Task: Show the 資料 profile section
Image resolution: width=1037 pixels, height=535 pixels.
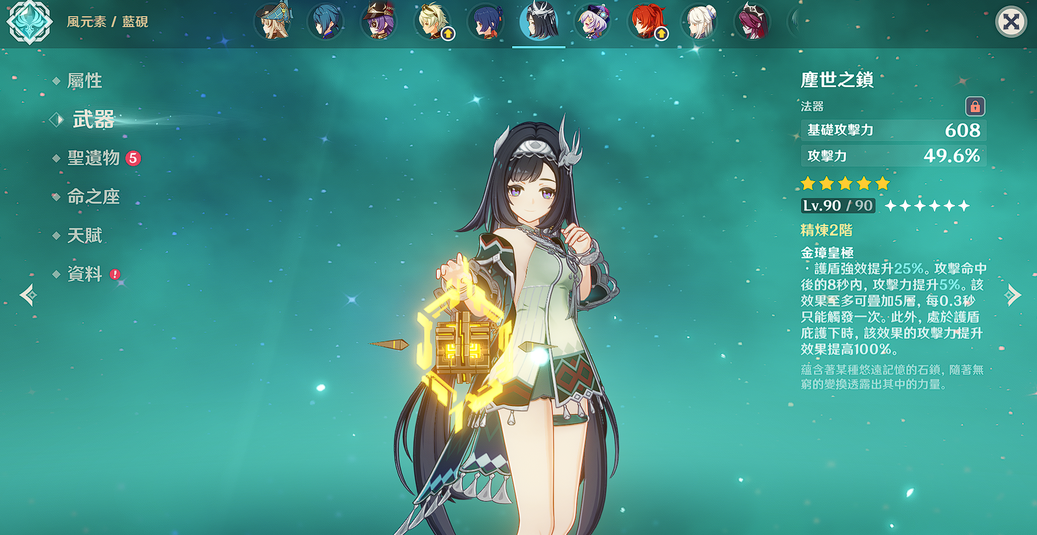Action: [x=85, y=274]
